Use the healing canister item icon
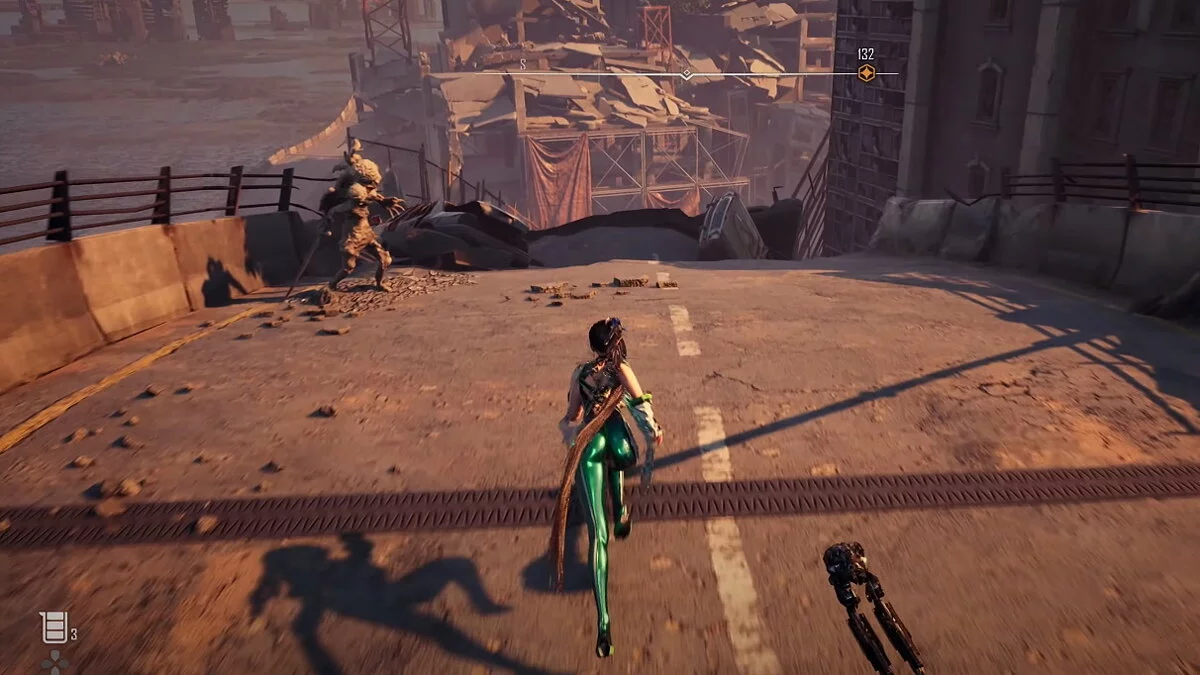 pyautogui.click(x=53, y=626)
